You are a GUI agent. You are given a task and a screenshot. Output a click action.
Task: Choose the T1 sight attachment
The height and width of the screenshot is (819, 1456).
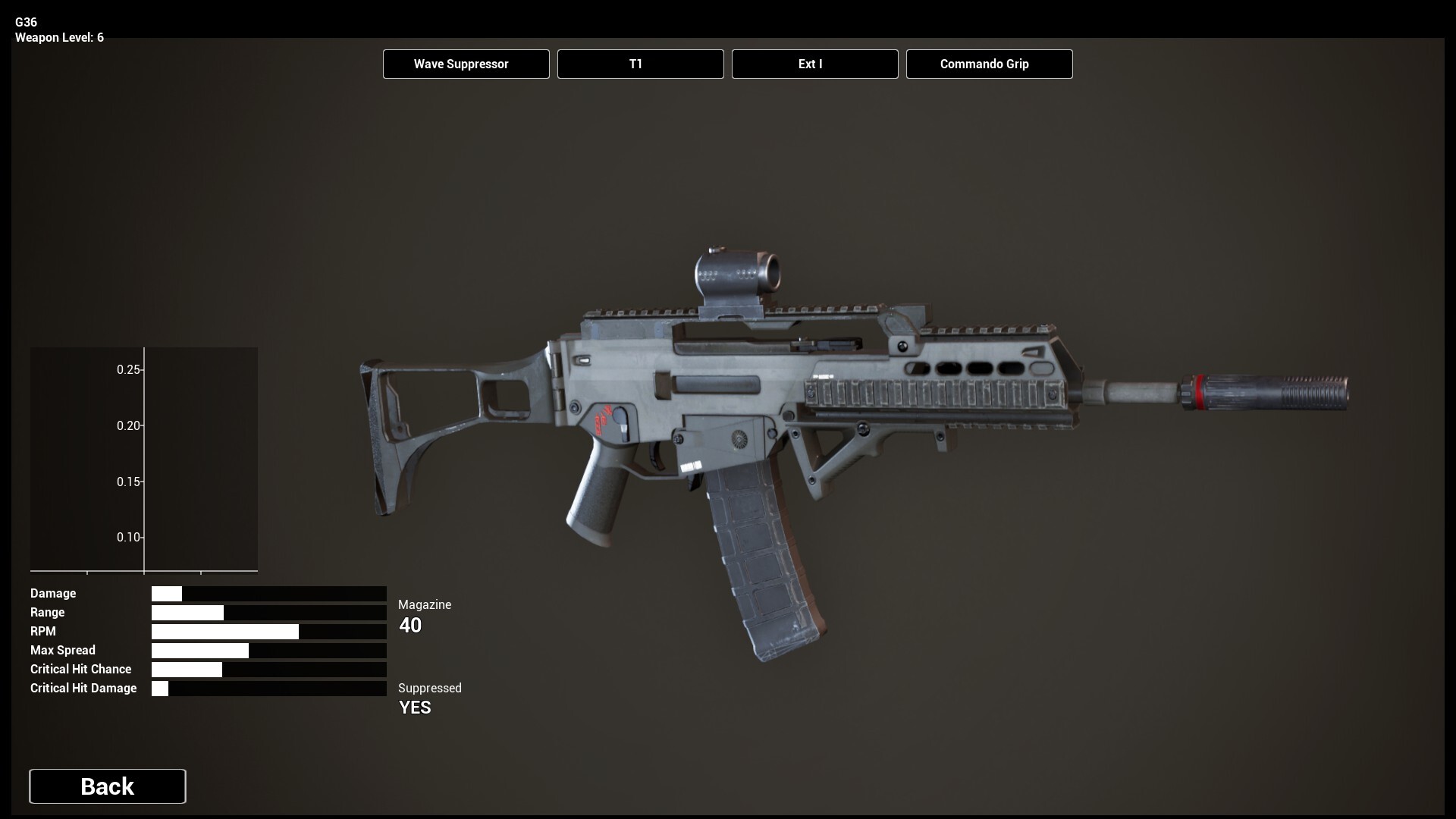(x=640, y=64)
